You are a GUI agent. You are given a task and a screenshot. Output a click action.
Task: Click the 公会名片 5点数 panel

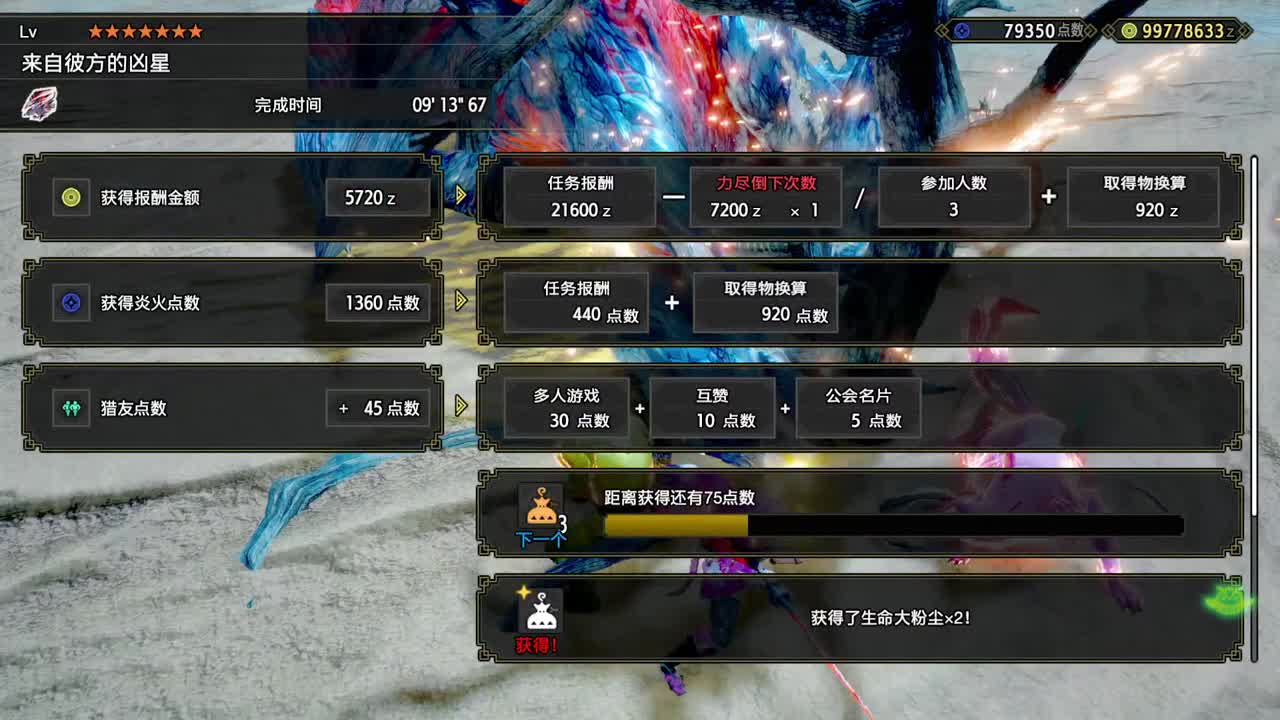(858, 408)
